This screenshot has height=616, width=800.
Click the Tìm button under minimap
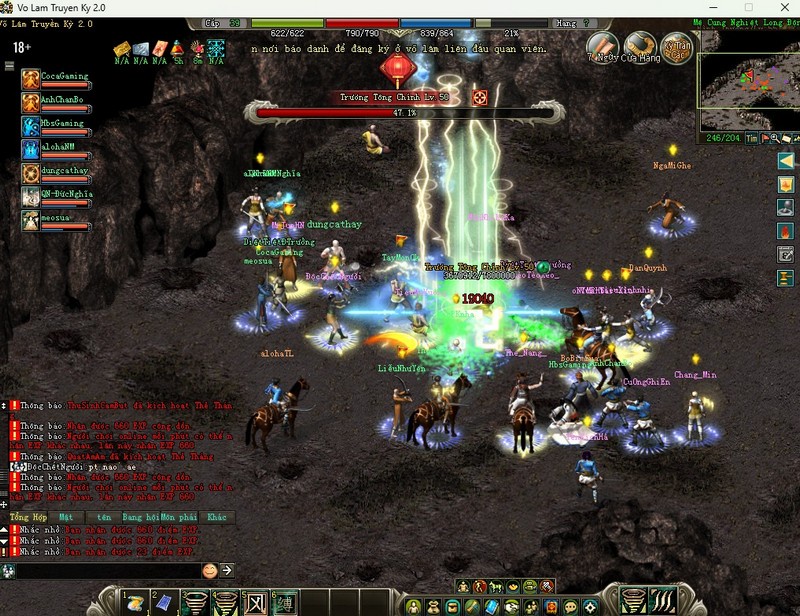tap(752, 139)
